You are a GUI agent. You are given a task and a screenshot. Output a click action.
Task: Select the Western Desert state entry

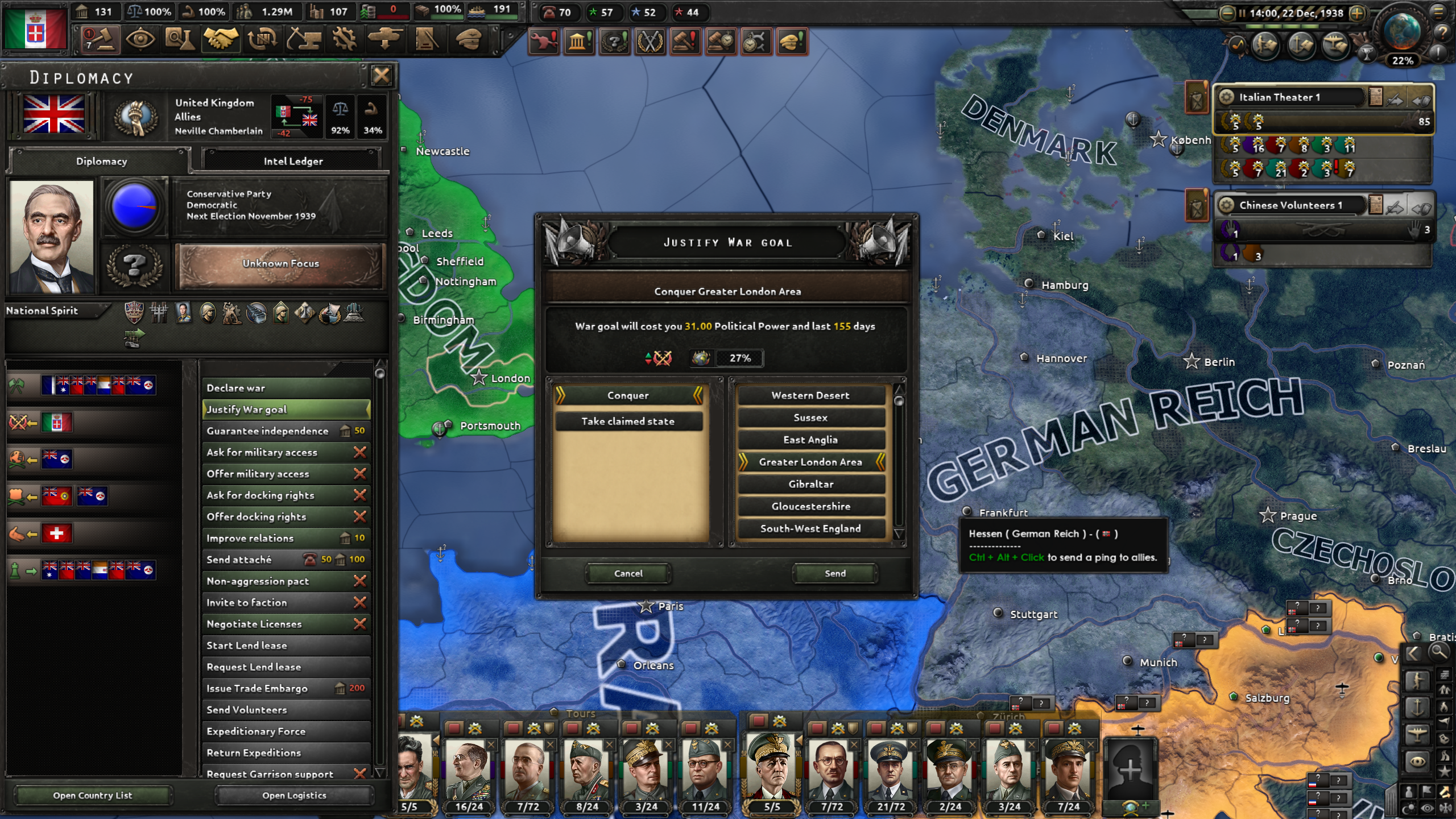click(x=810, y=395)
